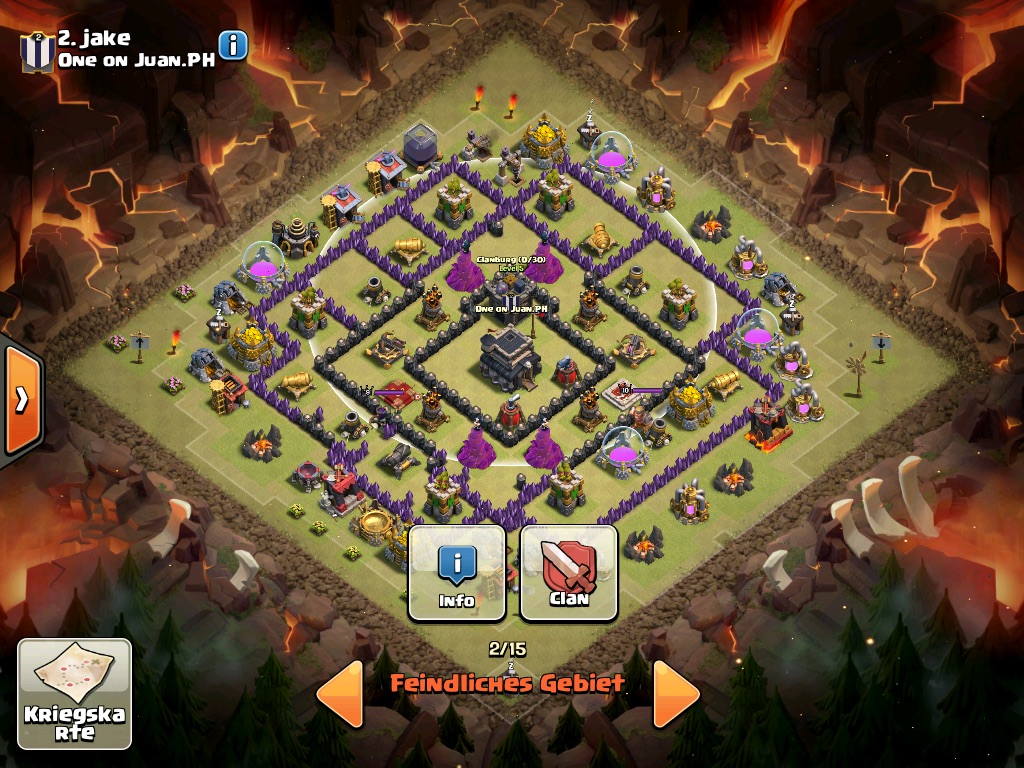Expand the orange side panel arrow tab

(x=20, y=400)
